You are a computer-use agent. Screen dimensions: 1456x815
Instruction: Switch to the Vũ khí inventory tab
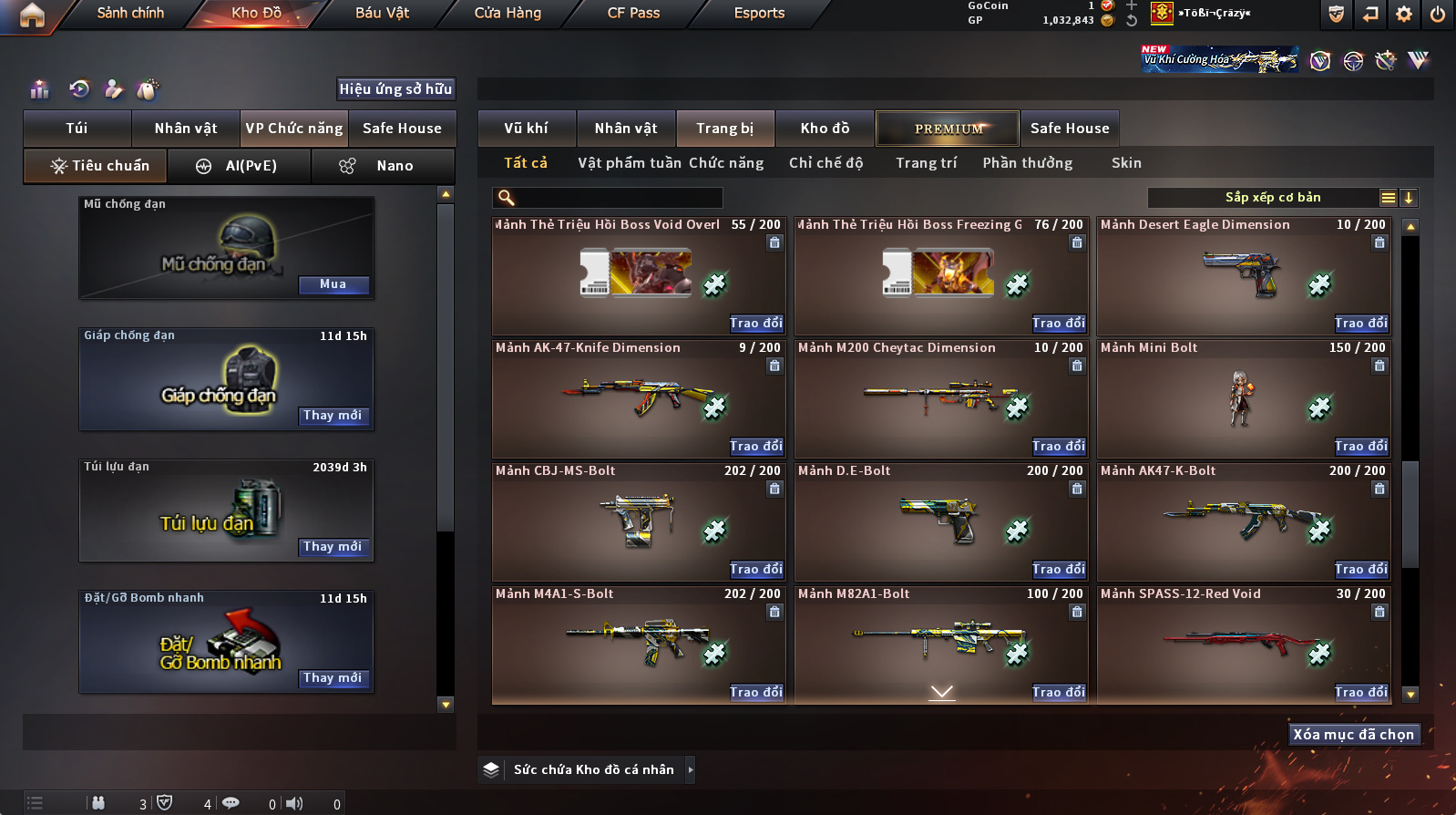(x=526, y=129)
